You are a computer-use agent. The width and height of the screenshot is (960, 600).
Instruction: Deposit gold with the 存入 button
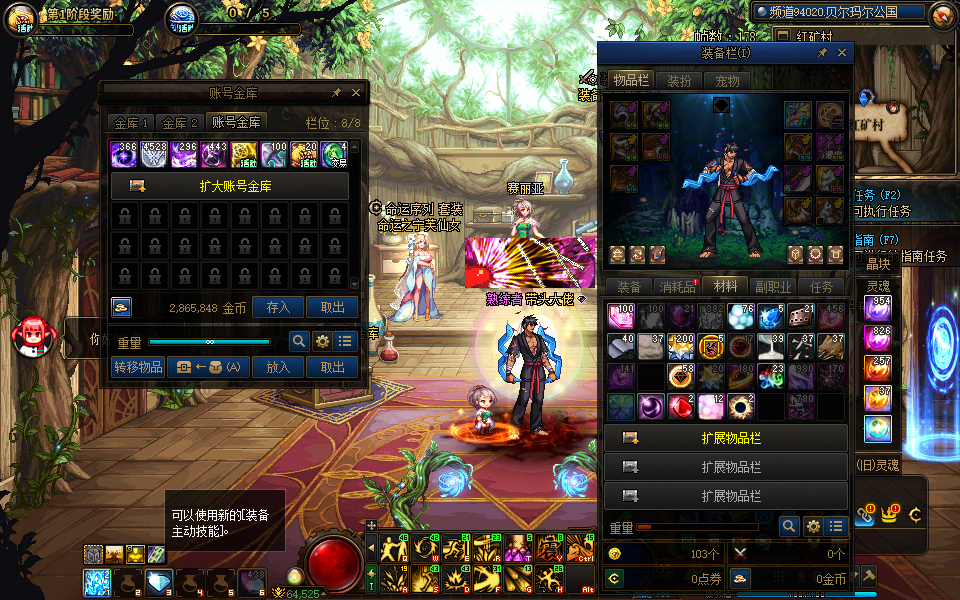point(278,308)
